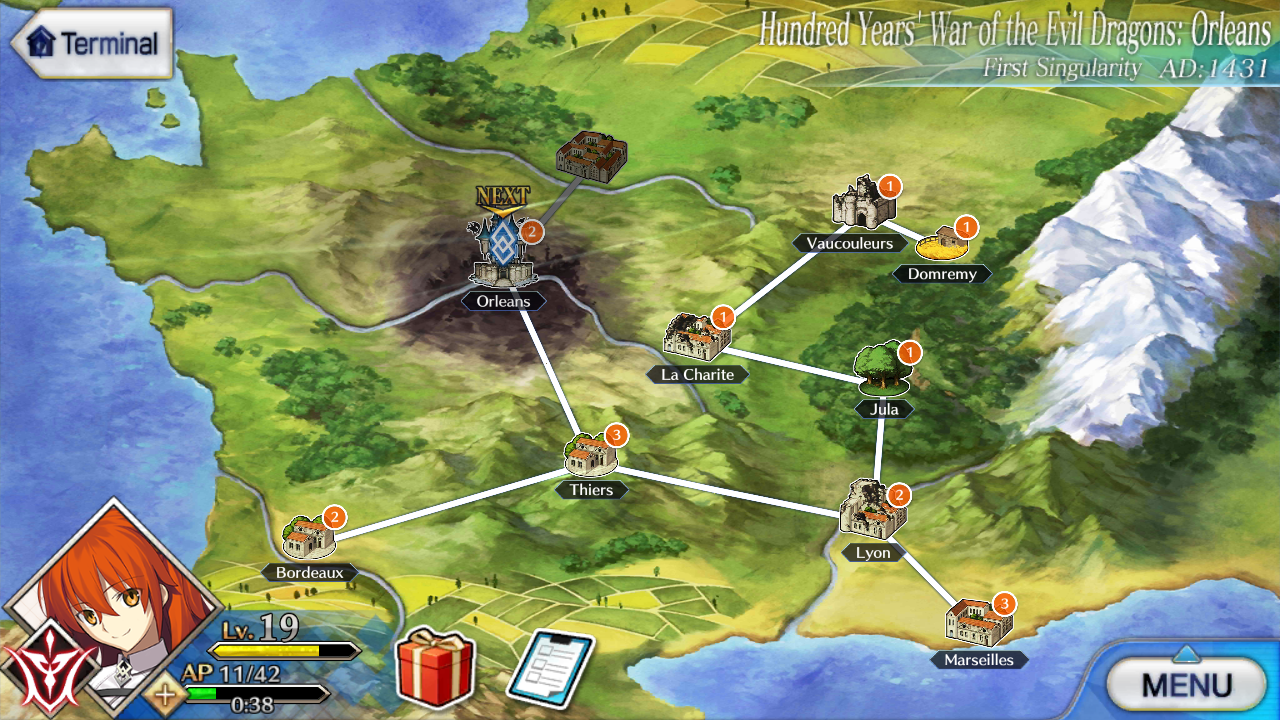Open the Domremy village node
The height and width of the screenshot is (720, 1280).
coord(943,242)
